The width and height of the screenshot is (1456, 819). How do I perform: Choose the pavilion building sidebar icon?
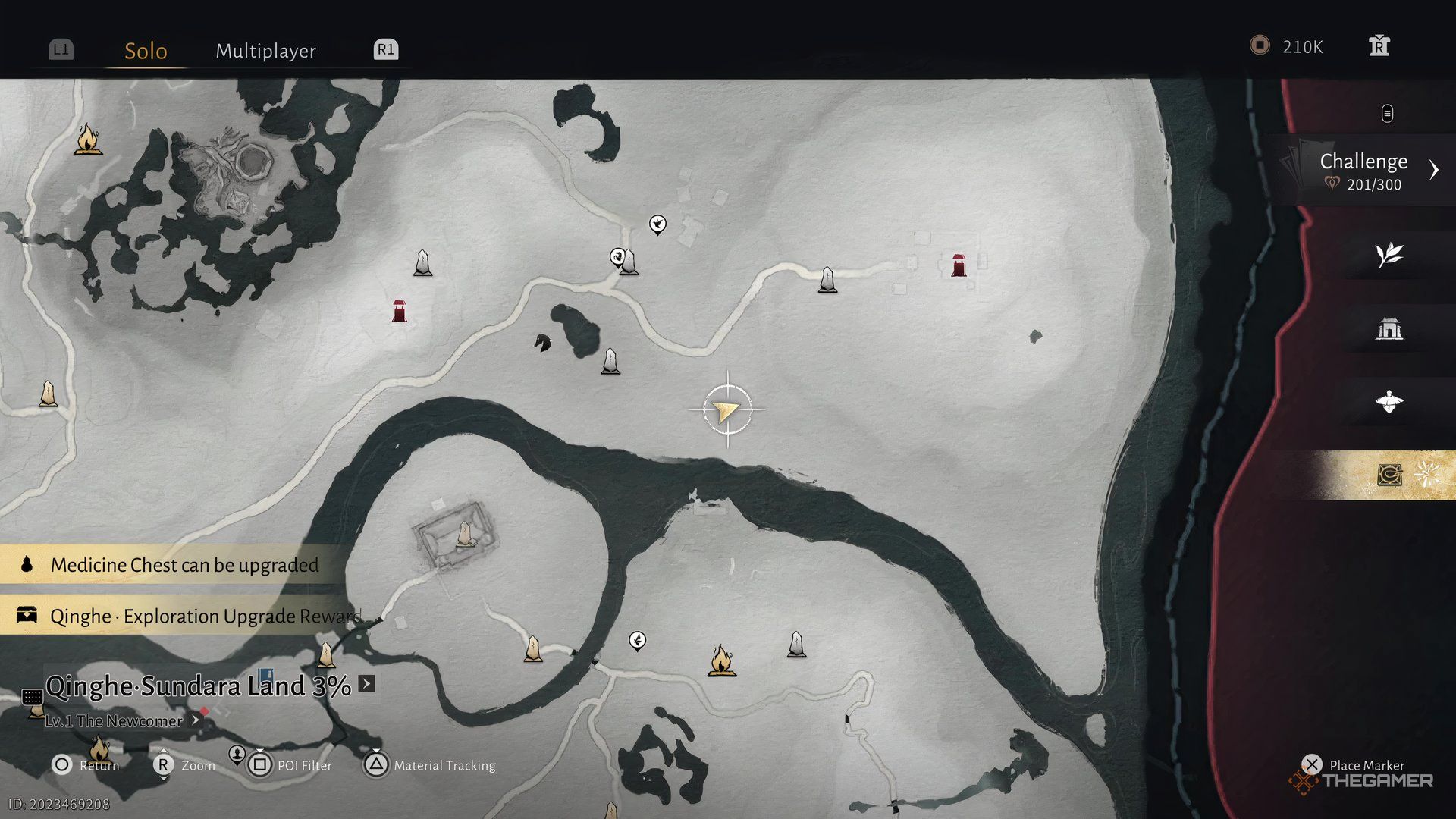pos(1389,328)
